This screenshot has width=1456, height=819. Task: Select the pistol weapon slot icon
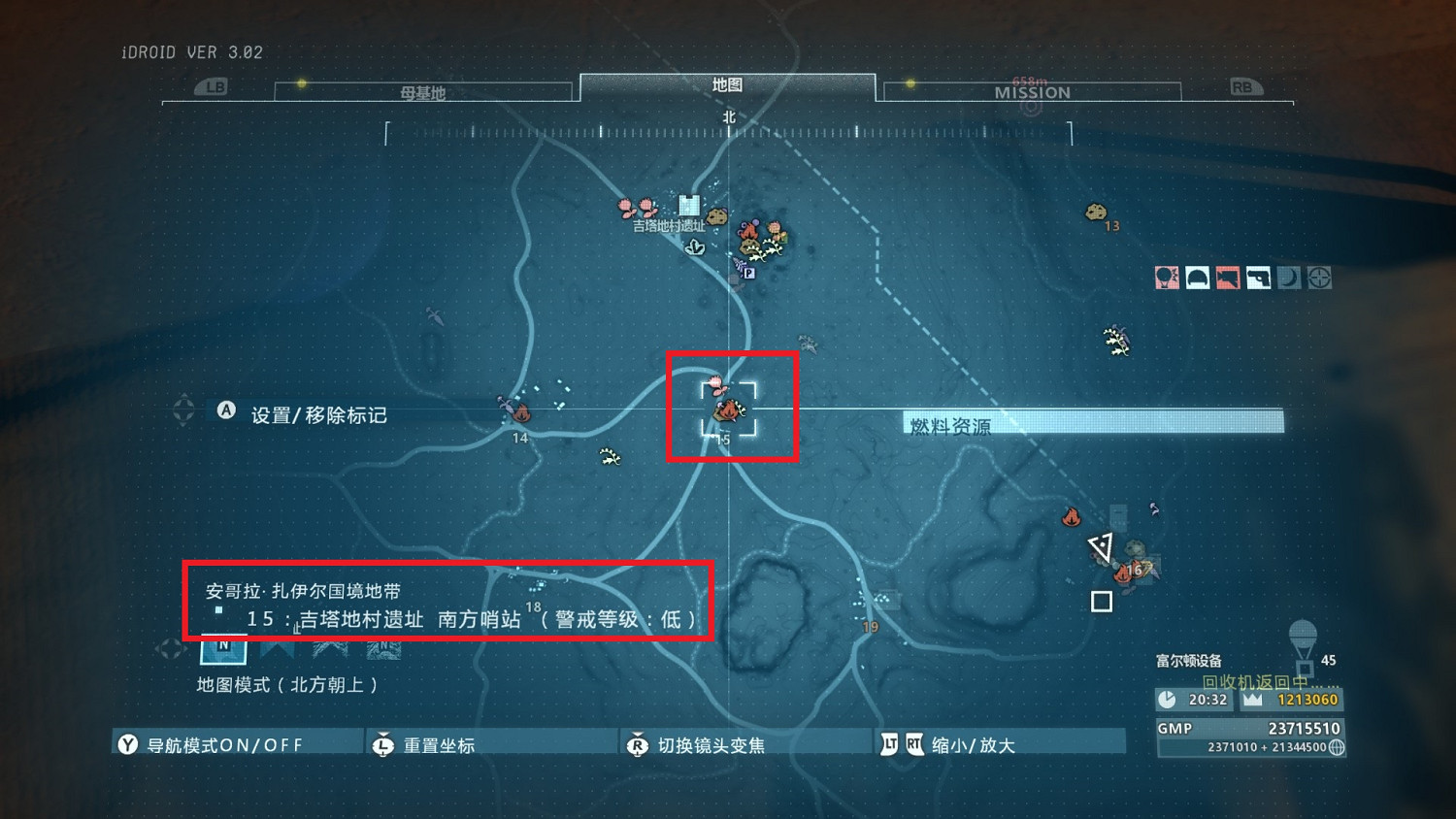point(1258,278)
